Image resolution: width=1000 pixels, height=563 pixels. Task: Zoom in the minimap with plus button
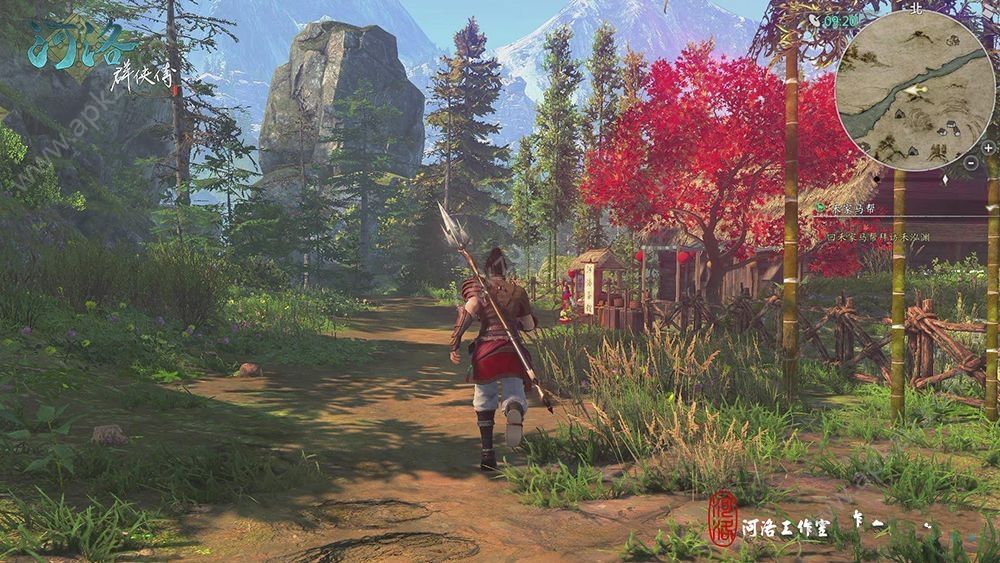click(x=988, y=147)
